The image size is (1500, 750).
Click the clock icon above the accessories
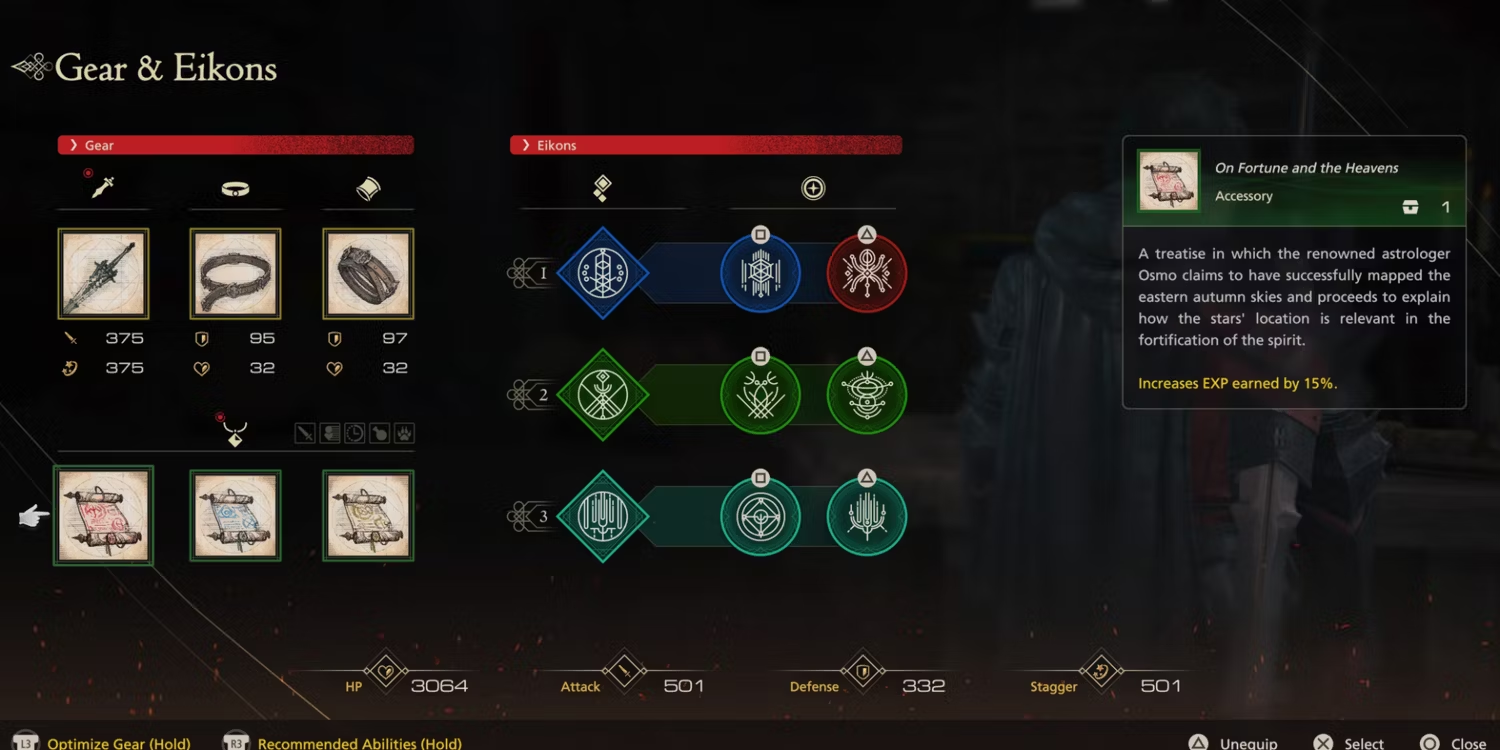click(355, 433)
